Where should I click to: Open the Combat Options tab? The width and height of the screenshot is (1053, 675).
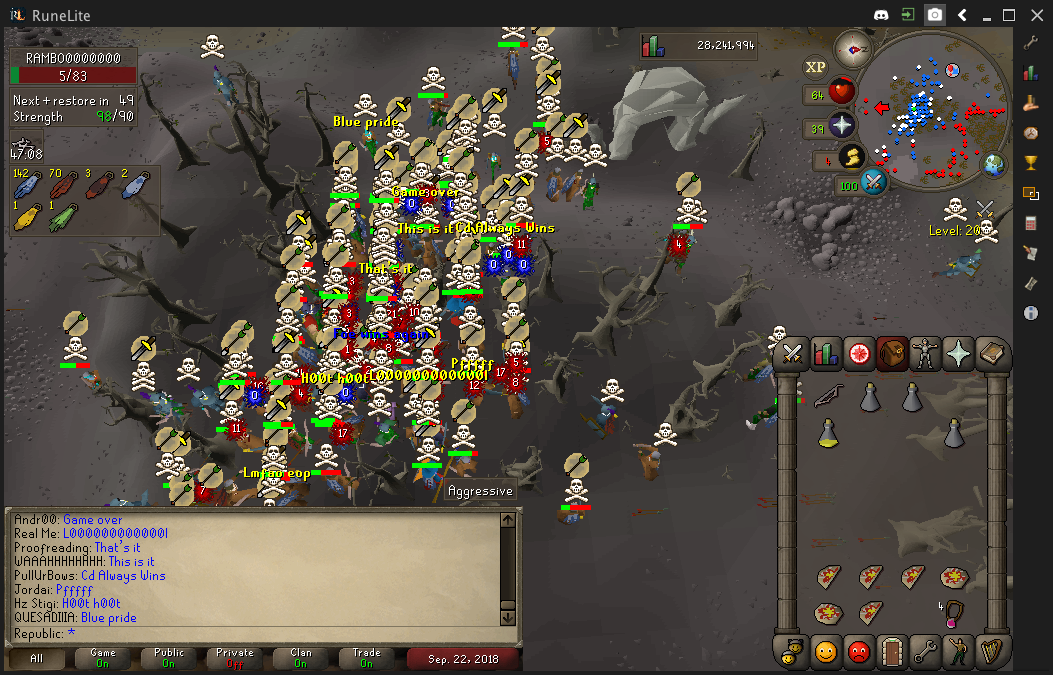point(793,353)
